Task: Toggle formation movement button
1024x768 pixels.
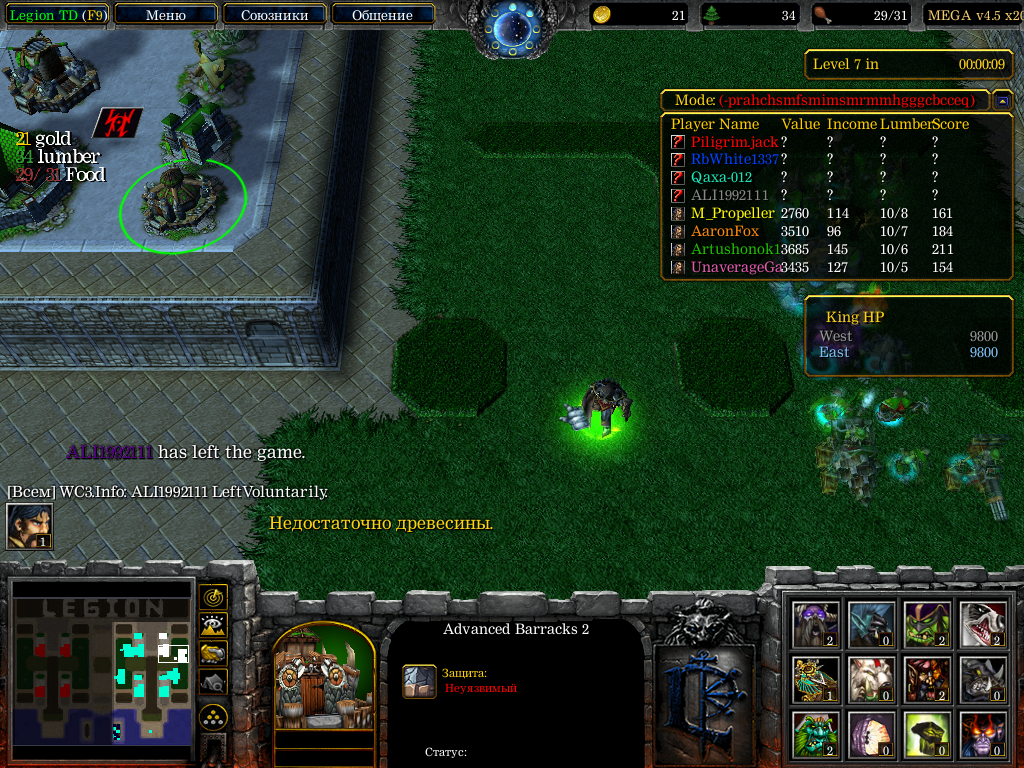Action: 214,717
